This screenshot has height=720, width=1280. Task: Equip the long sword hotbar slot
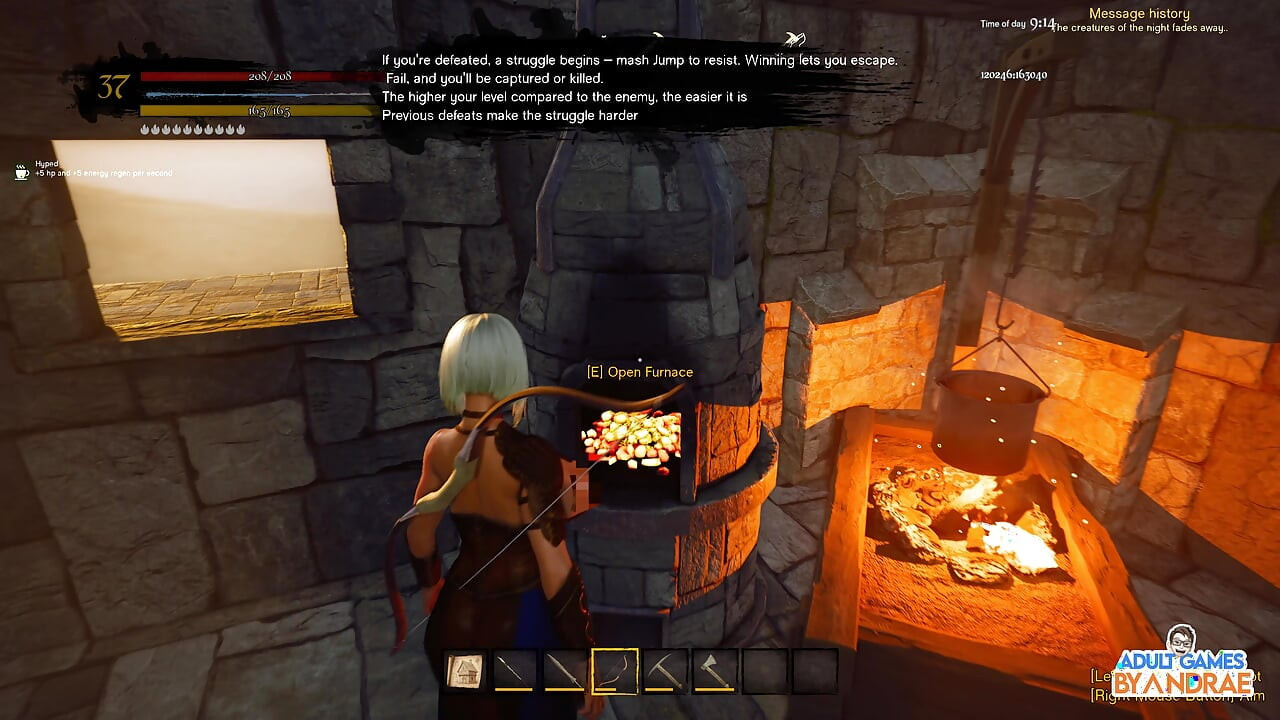[565, 670]
